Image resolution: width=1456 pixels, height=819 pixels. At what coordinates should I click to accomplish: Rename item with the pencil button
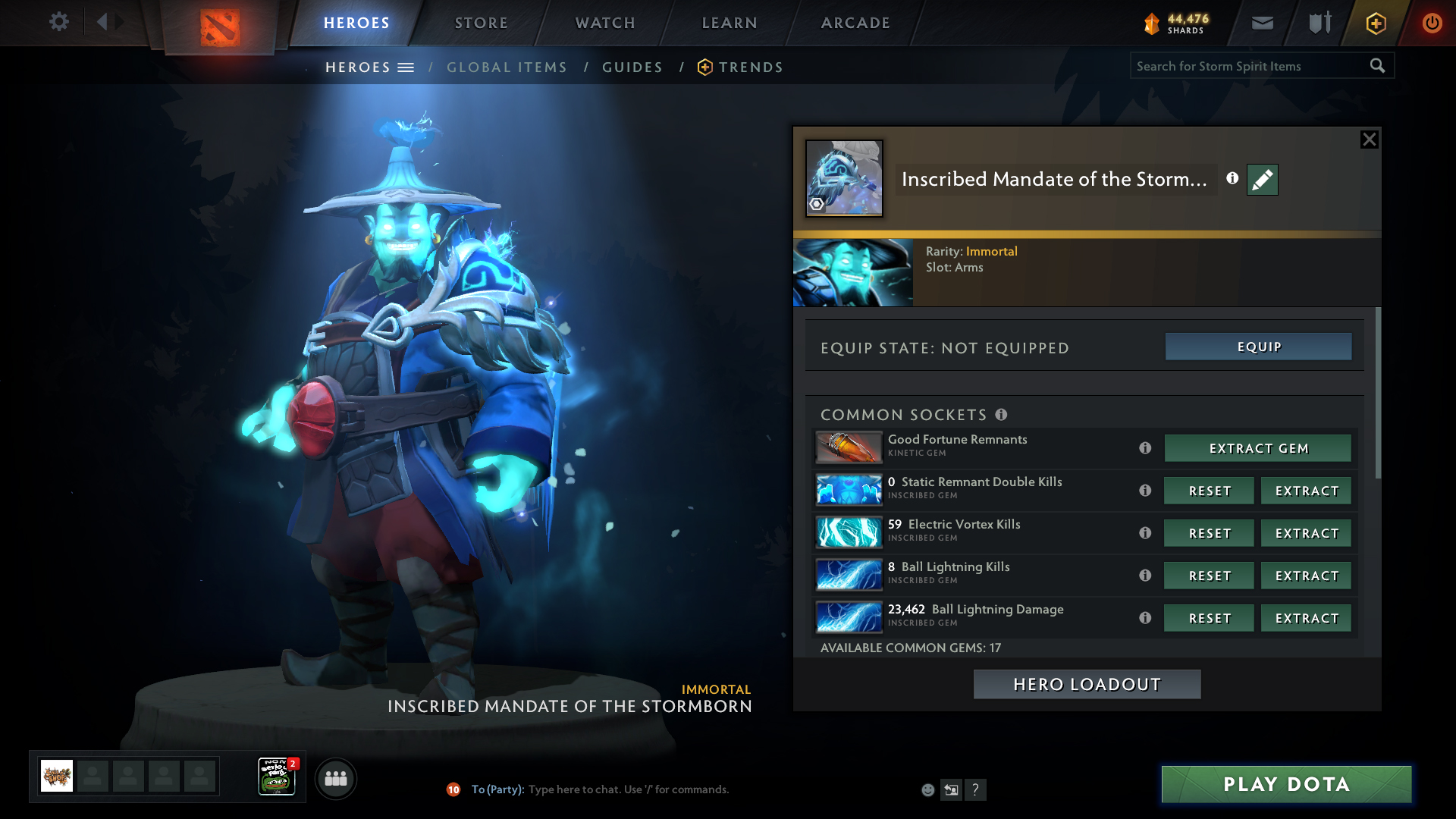point(1263,180)
